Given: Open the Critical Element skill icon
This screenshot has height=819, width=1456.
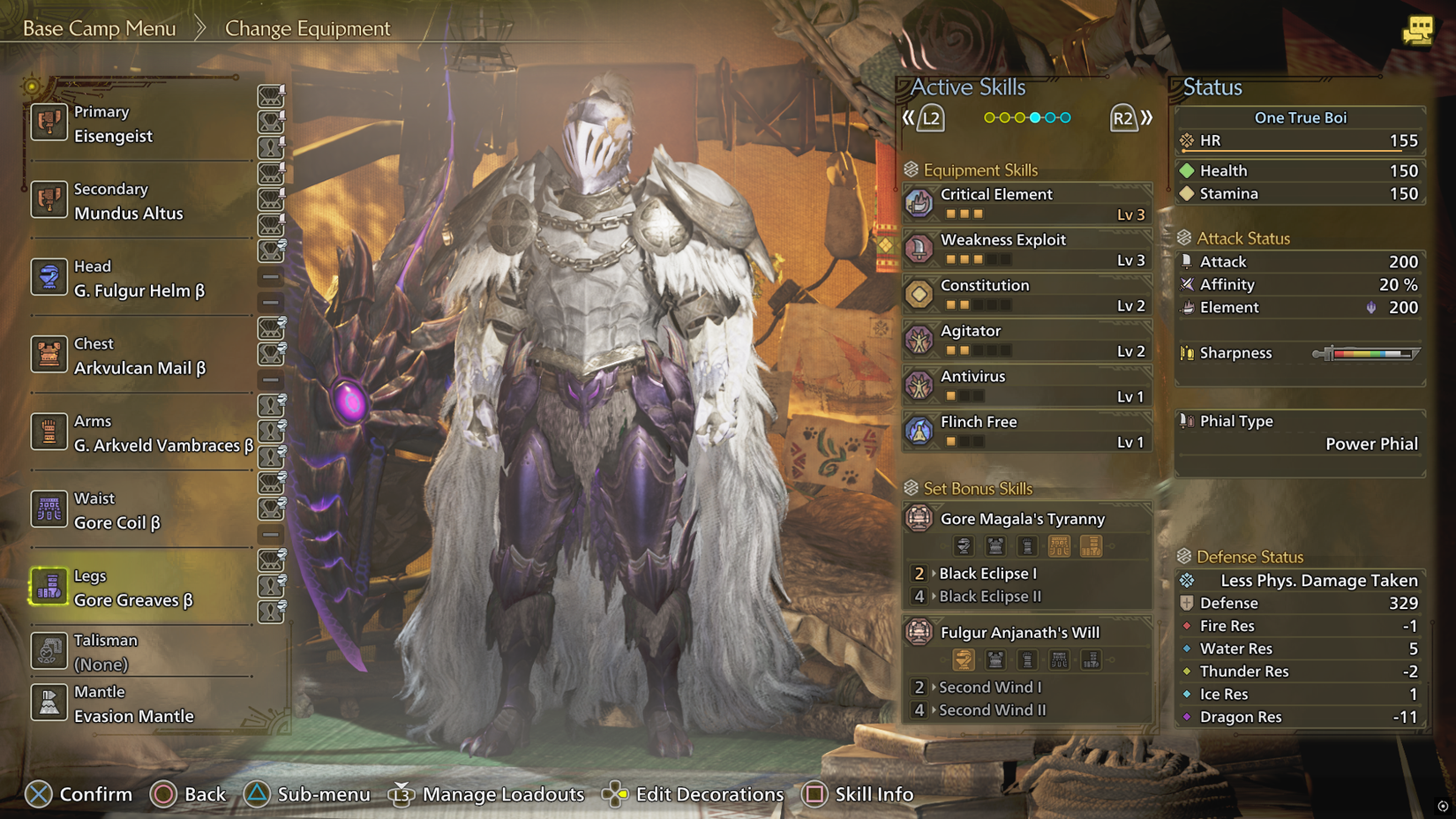Looking at the screenshot, I should (x=920, y=203).
